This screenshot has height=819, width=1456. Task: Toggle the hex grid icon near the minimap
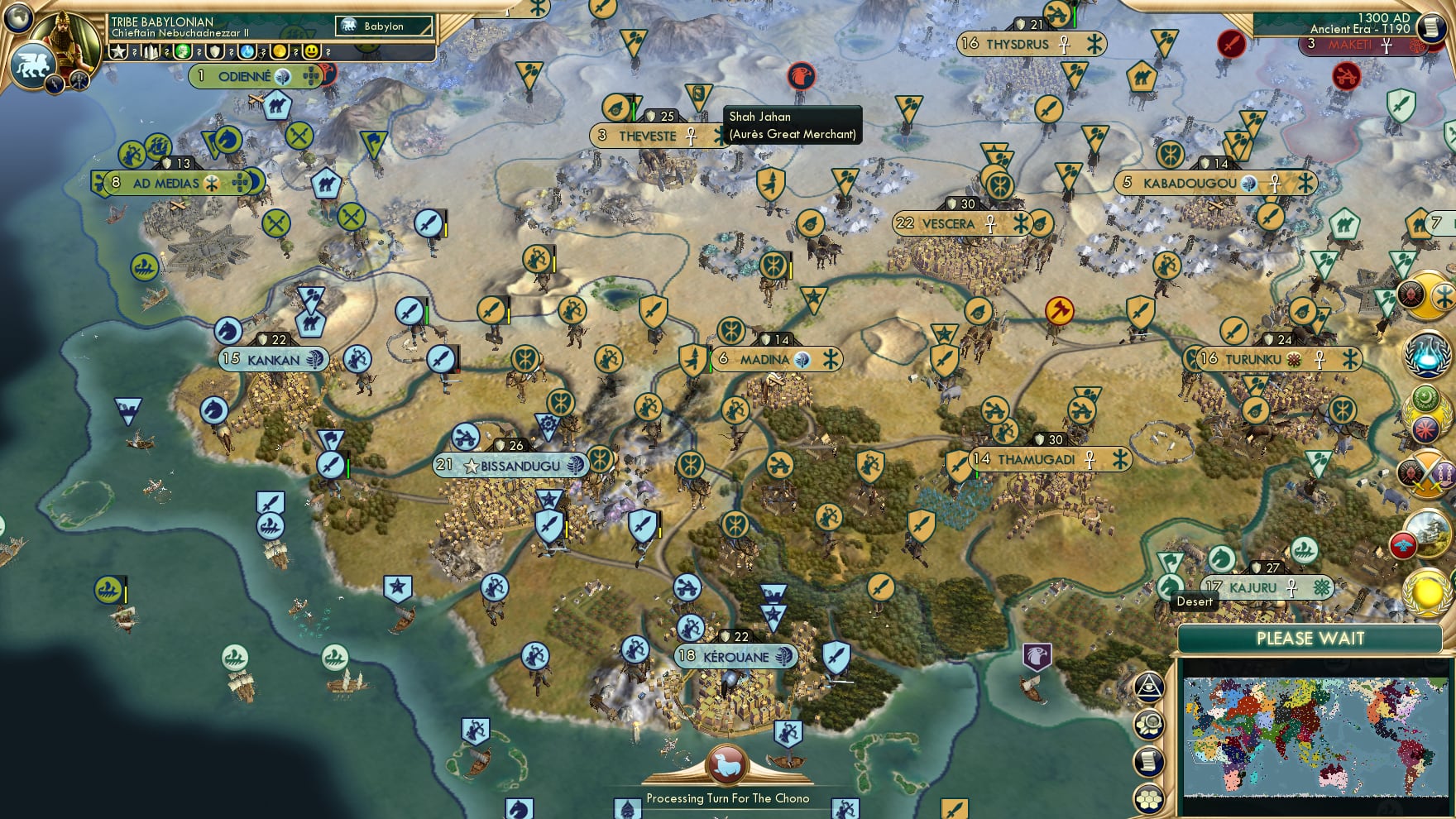coord(1150,797)
